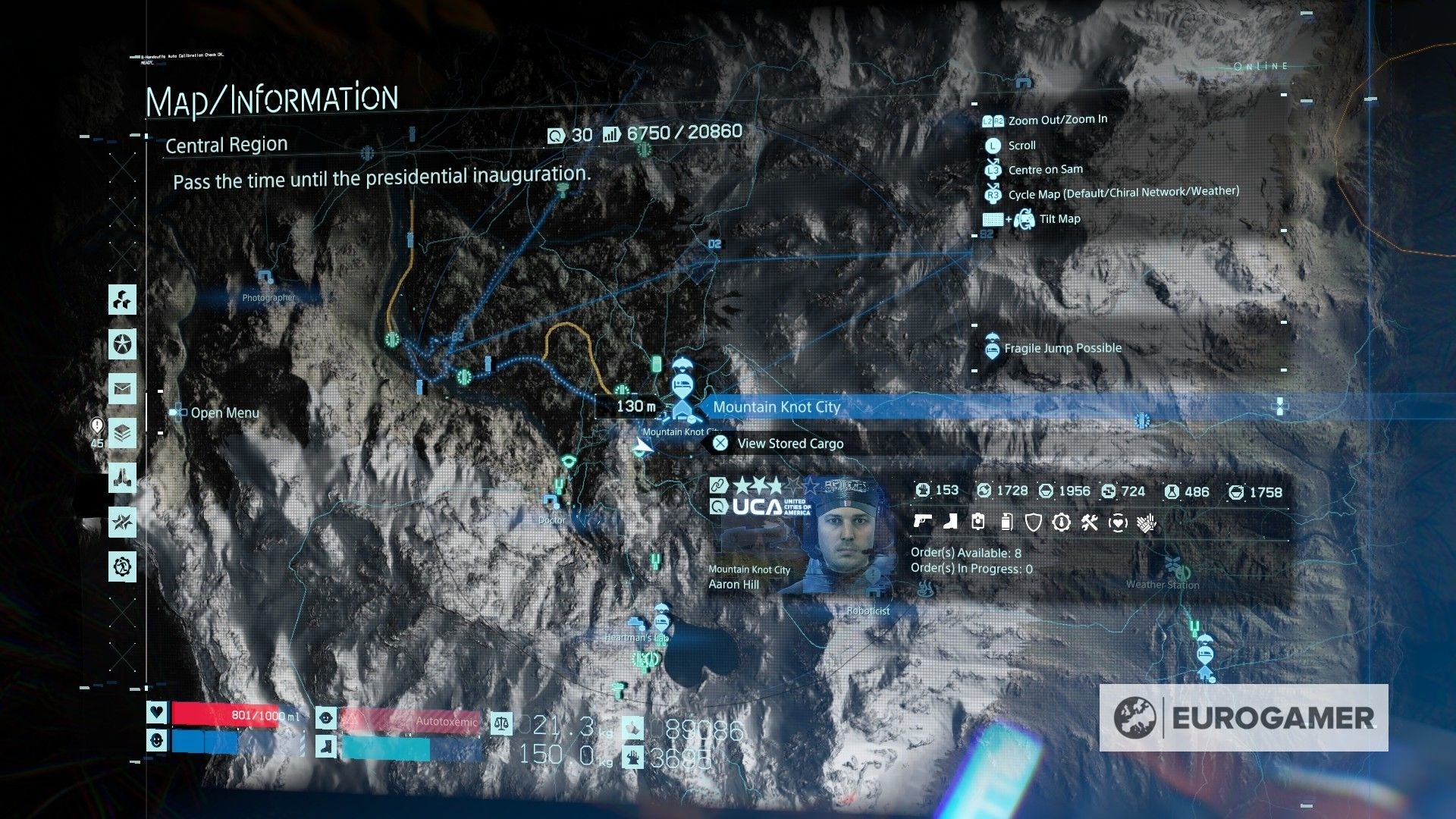The image size is (1456, 819).
Task: Select View Stored Cargo
Action: (789, 444)
